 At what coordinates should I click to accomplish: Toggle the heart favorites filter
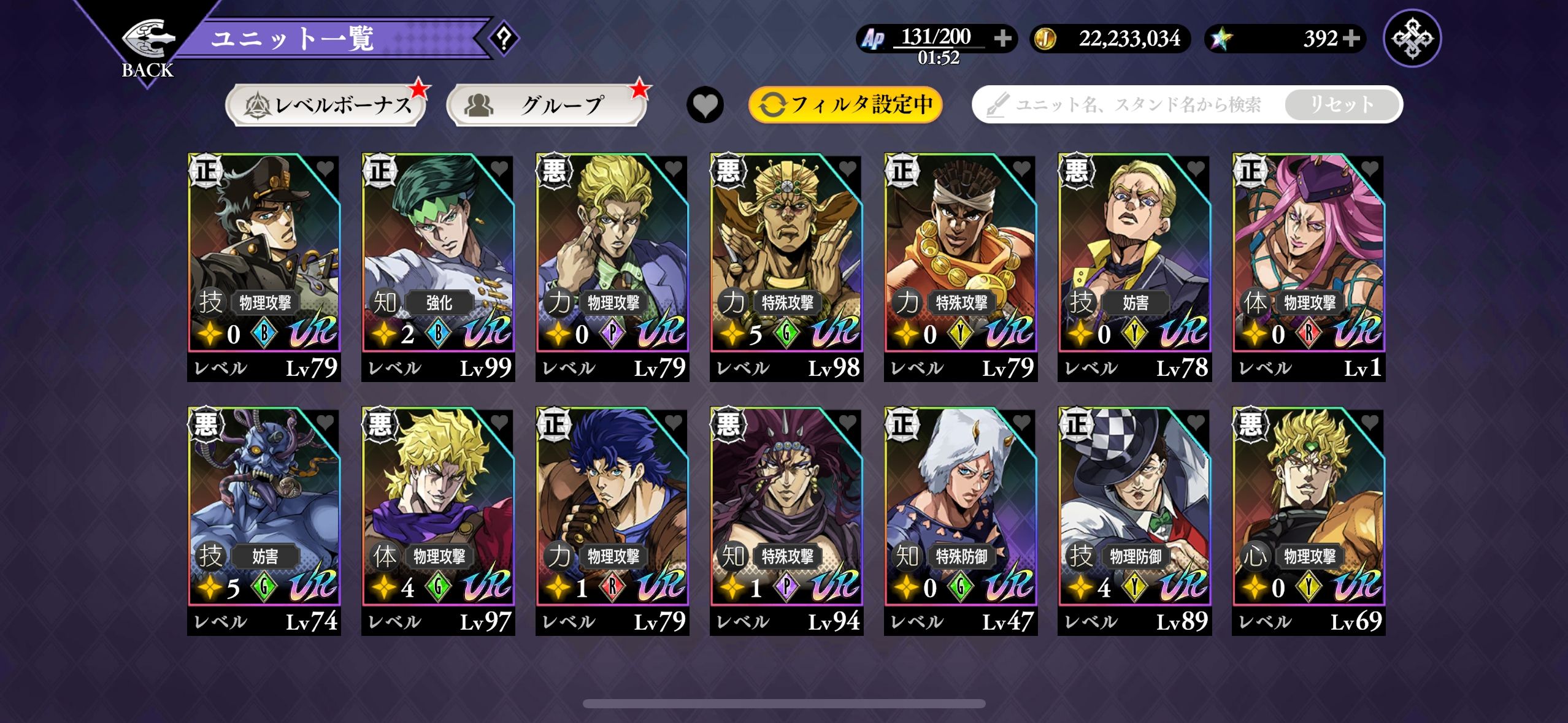(x=705, y=105)
